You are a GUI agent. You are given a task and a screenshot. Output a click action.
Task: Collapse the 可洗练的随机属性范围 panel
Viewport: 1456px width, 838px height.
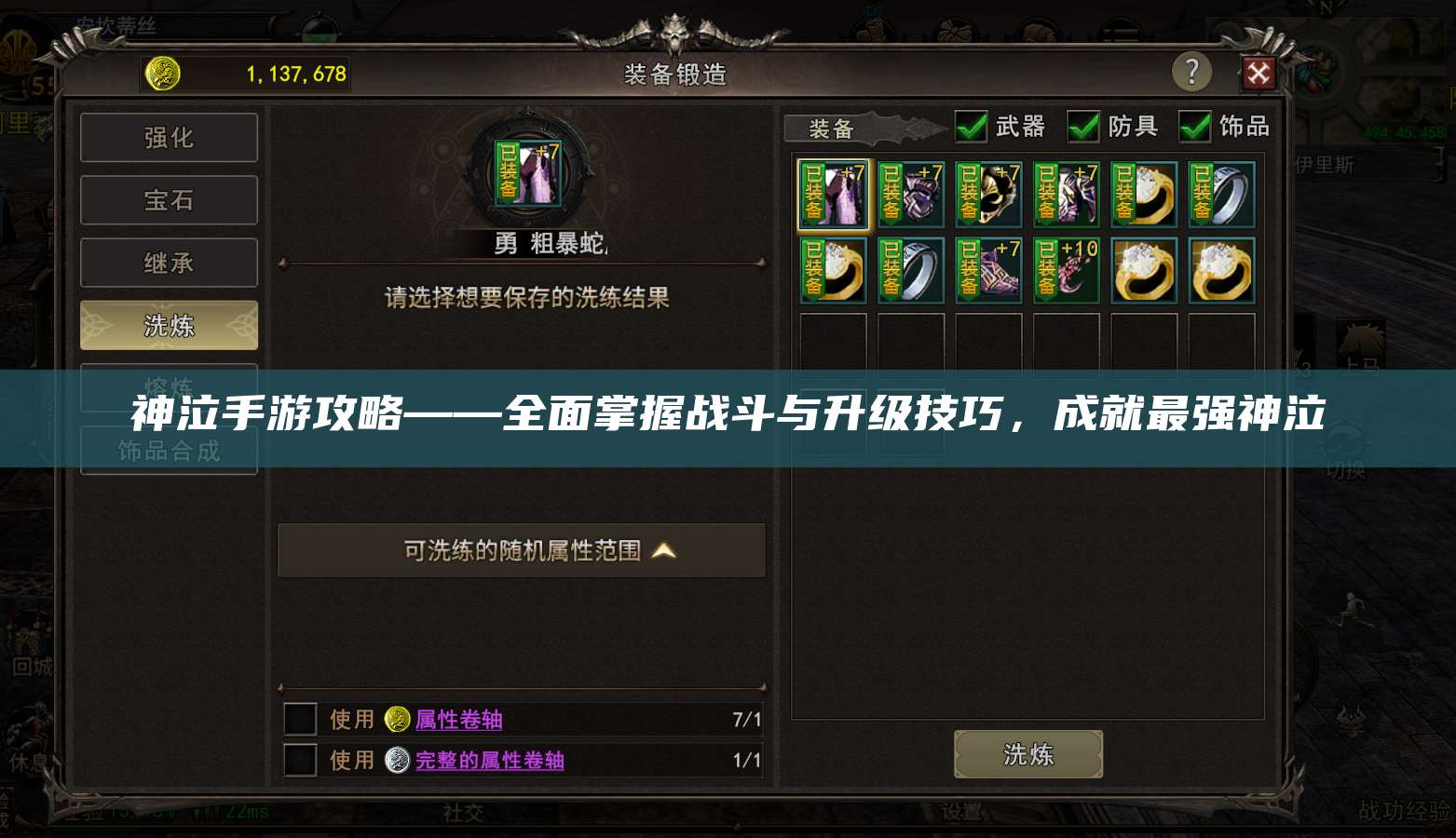click(x=663, y=550)
